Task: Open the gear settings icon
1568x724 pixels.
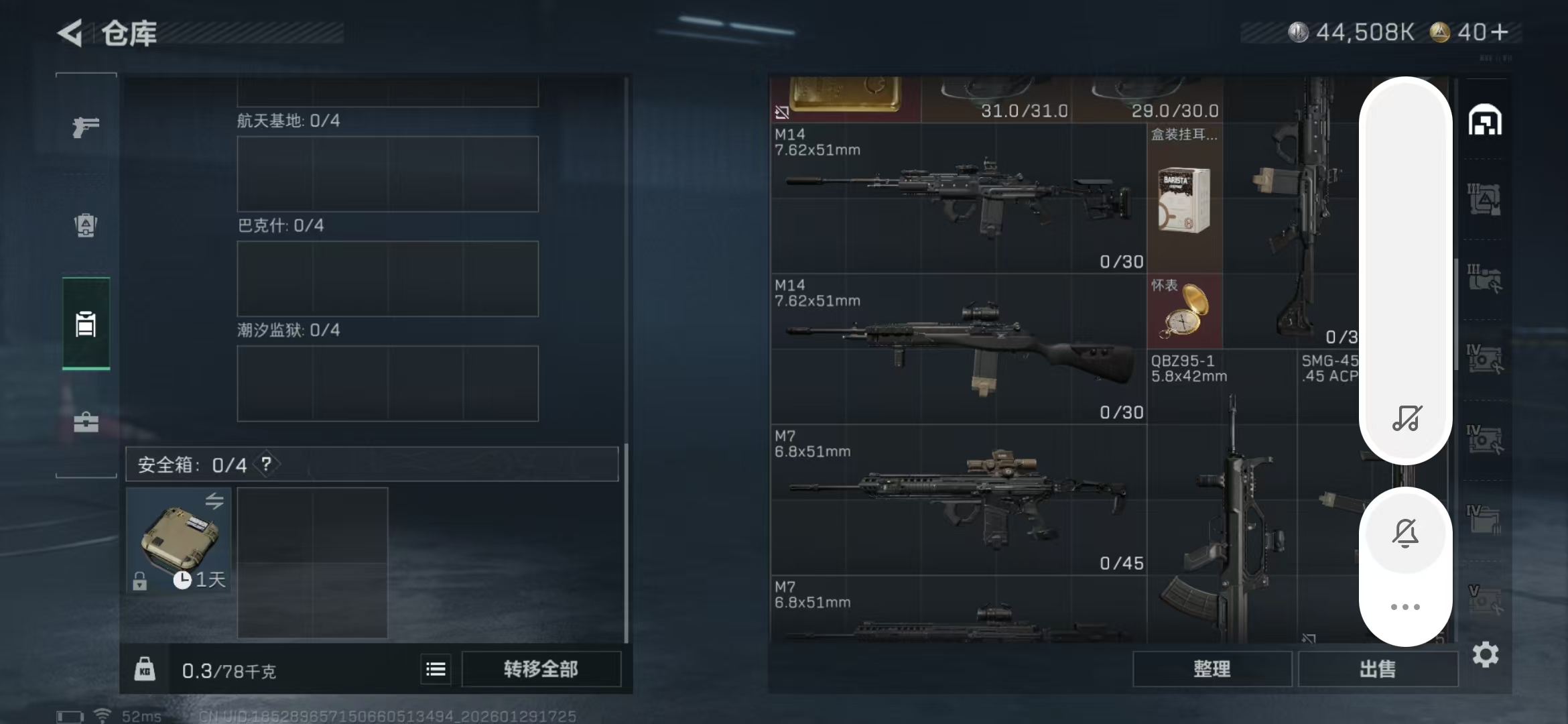Action: [1485, 654]
